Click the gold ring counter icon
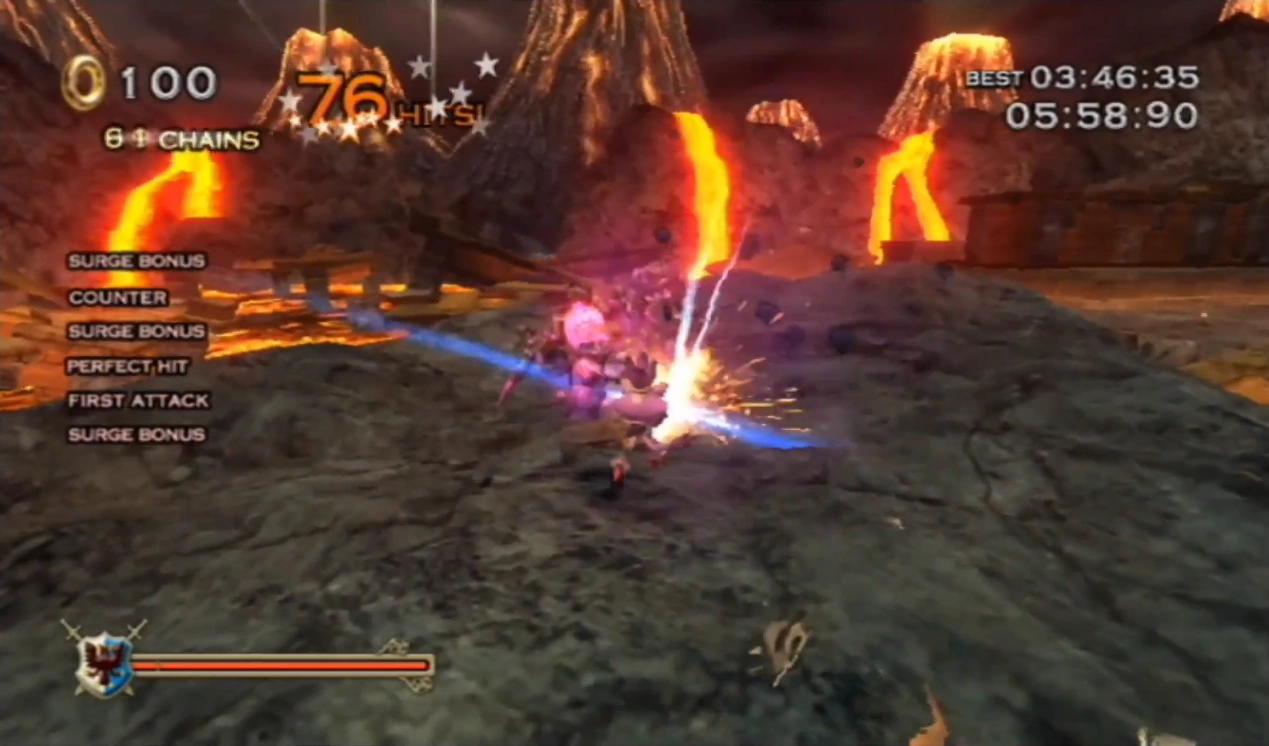Screen dimensions: 1269x746 click(x=83, y=82)
